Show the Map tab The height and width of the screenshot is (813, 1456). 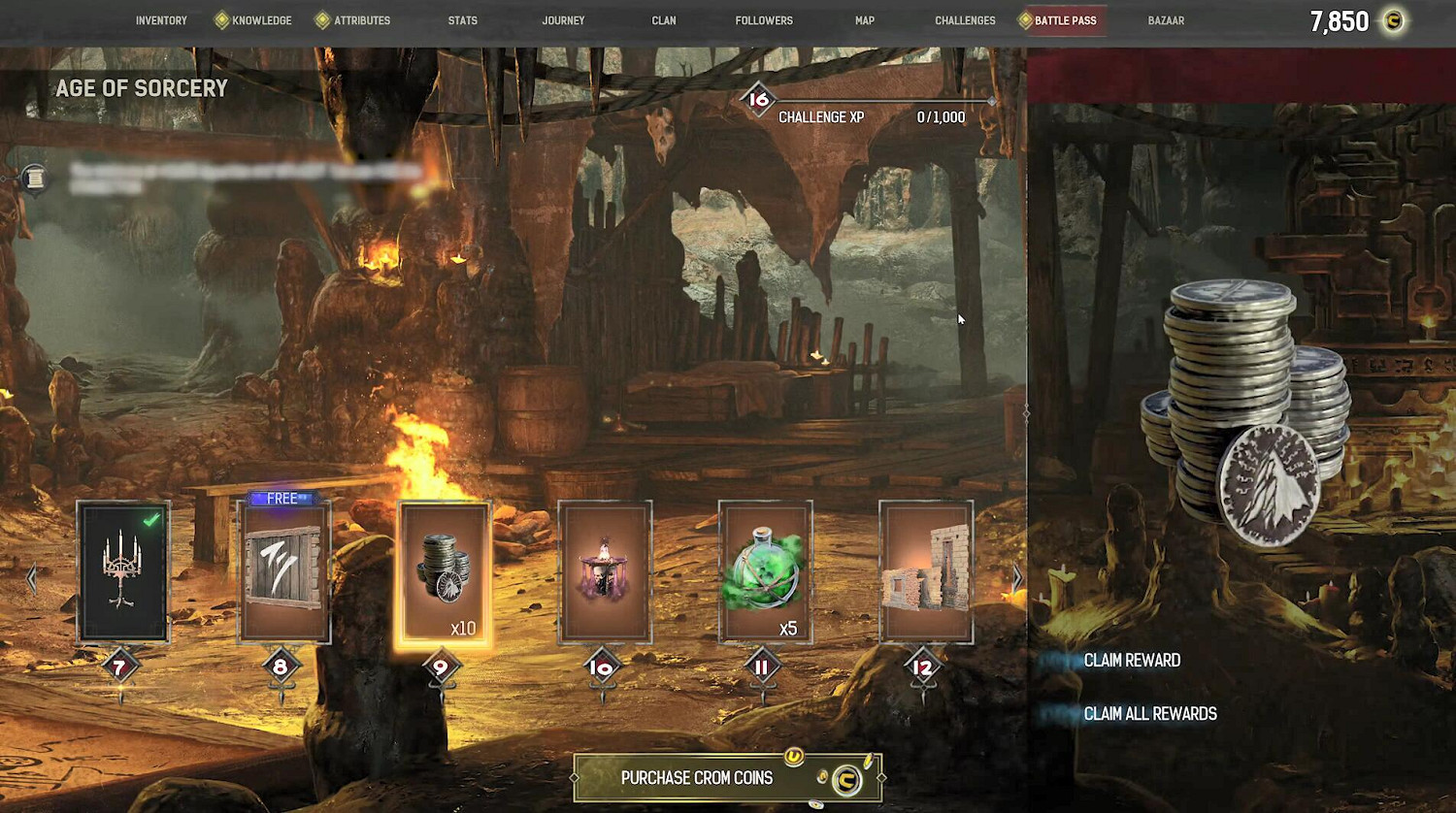click(865, 20)
